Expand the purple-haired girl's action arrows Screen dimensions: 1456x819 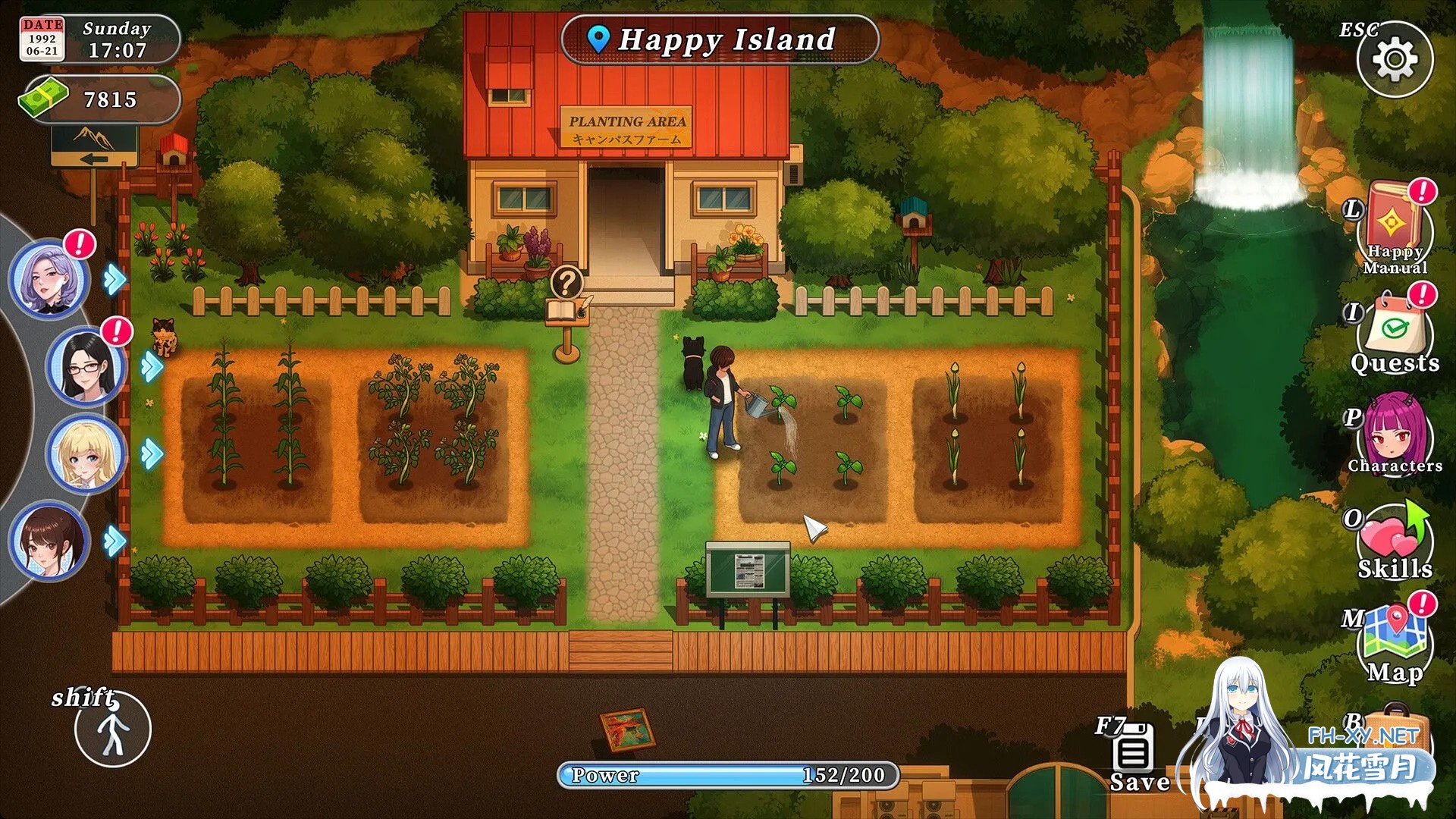(114, 281)
